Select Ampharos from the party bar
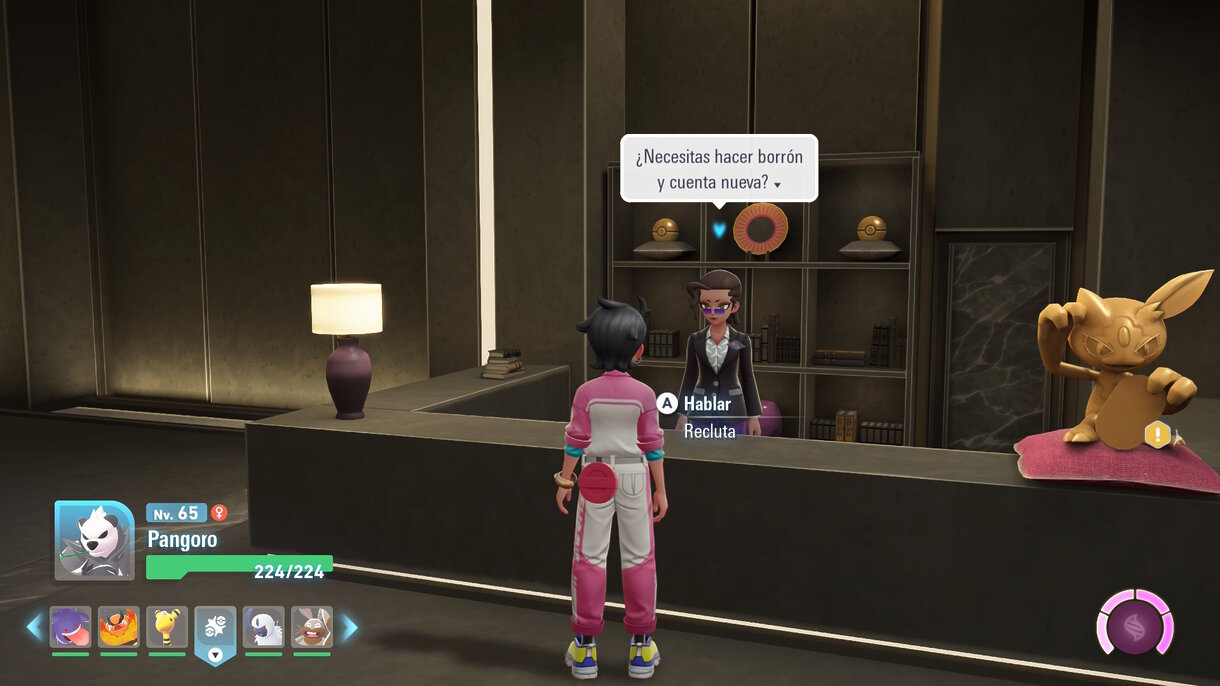 tap(167, 627)
